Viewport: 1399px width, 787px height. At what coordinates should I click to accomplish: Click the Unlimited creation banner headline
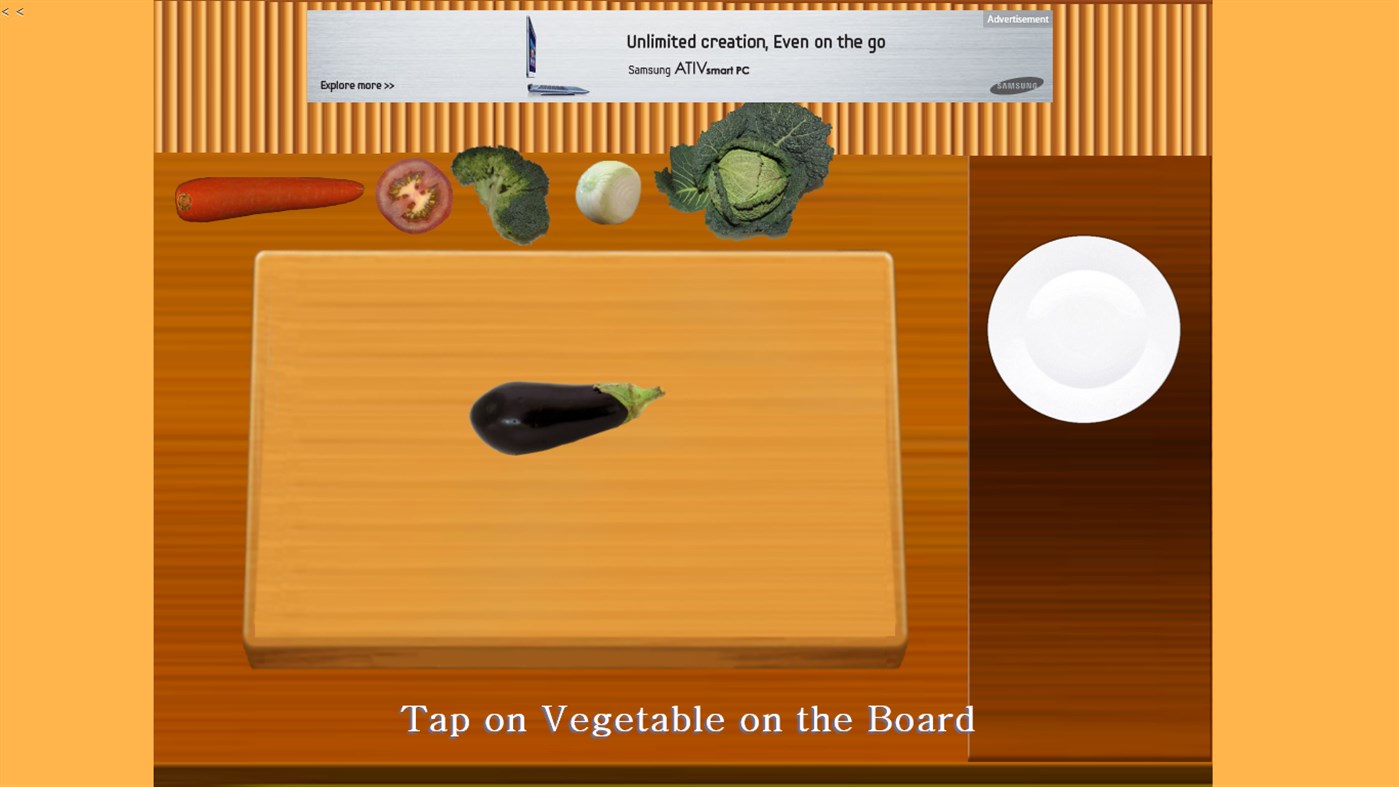point(756,41)
